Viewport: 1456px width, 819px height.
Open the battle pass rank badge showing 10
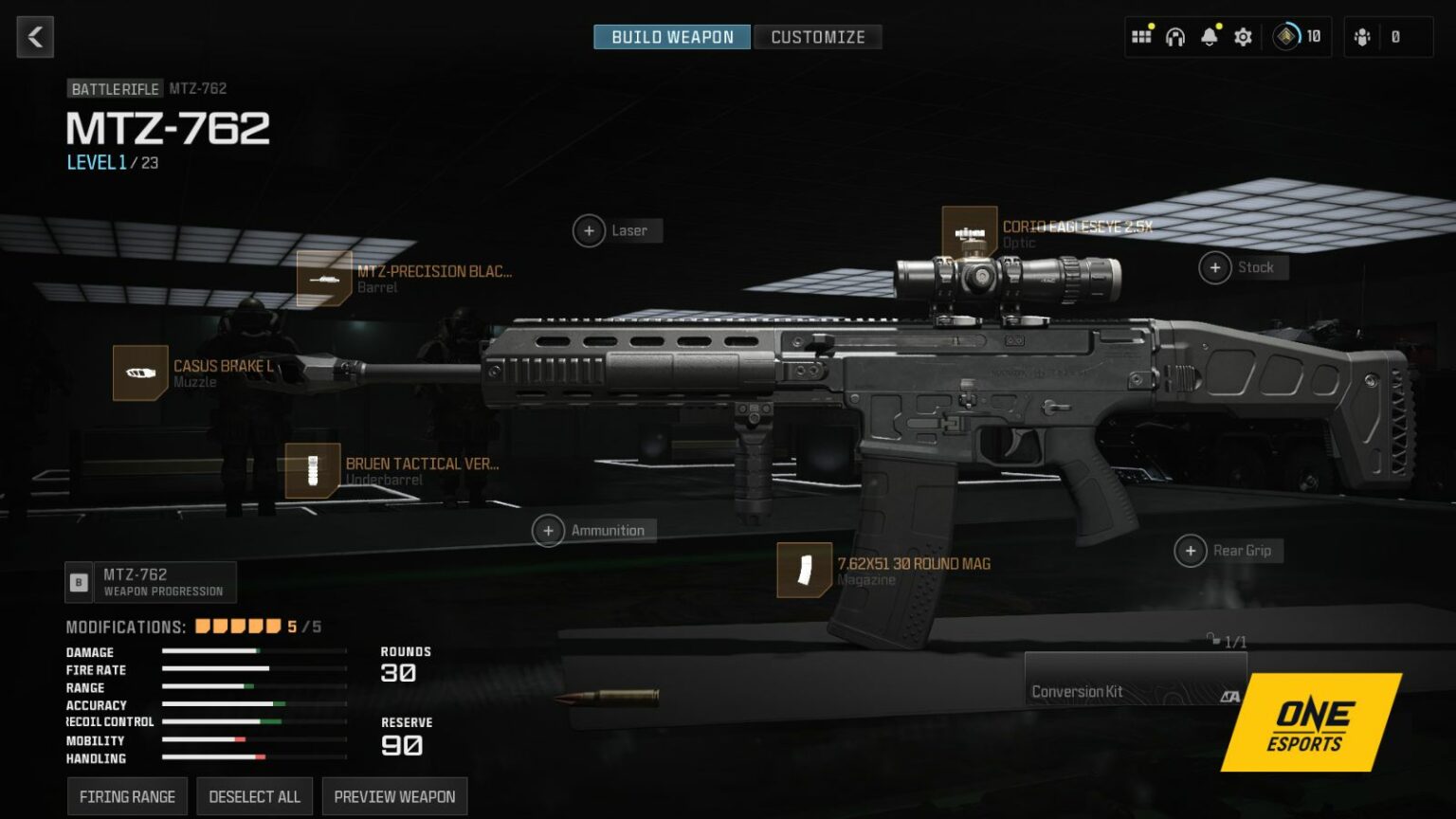tap(1284, 37)
